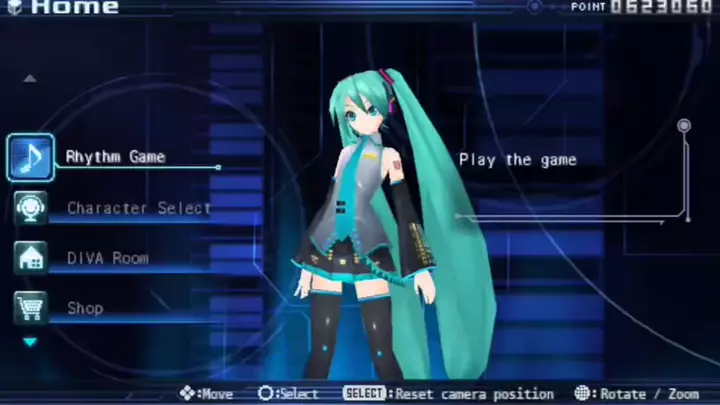This screenshot has width=720, height=405.
Task: Click the house DIVA Room icon
Action: click(31, 258)
